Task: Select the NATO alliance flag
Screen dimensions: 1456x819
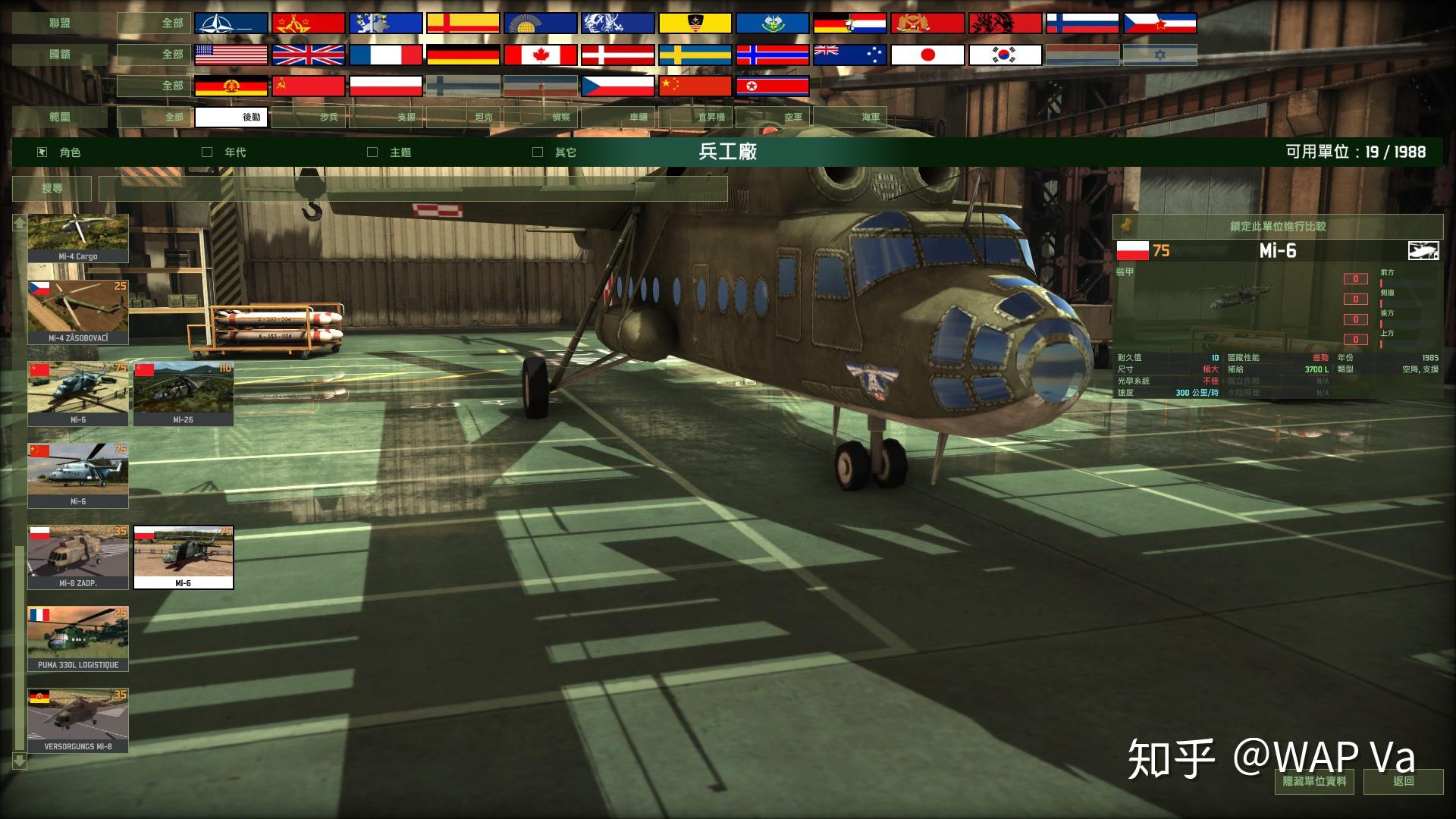Action: 231,22
